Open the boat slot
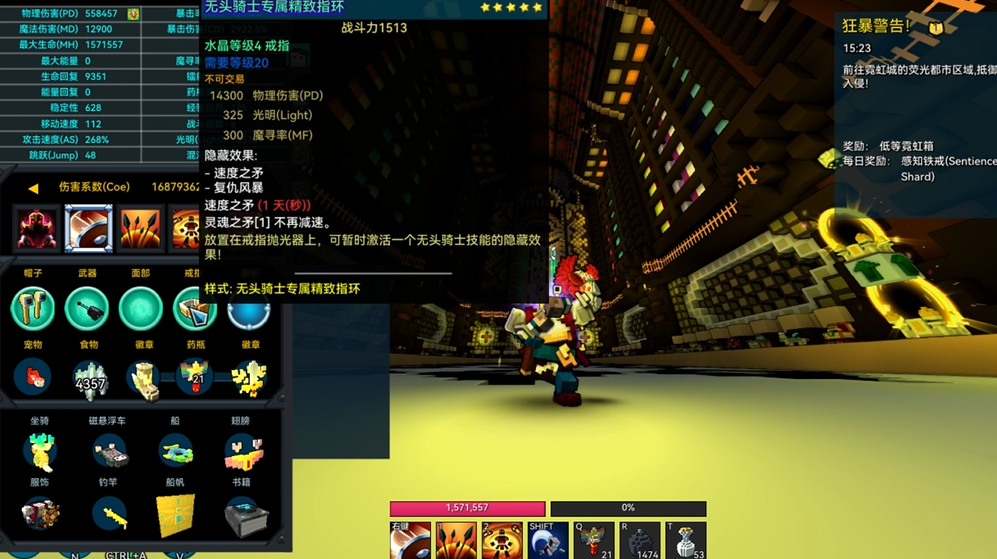The image size is (997, 559). [176, 452]
